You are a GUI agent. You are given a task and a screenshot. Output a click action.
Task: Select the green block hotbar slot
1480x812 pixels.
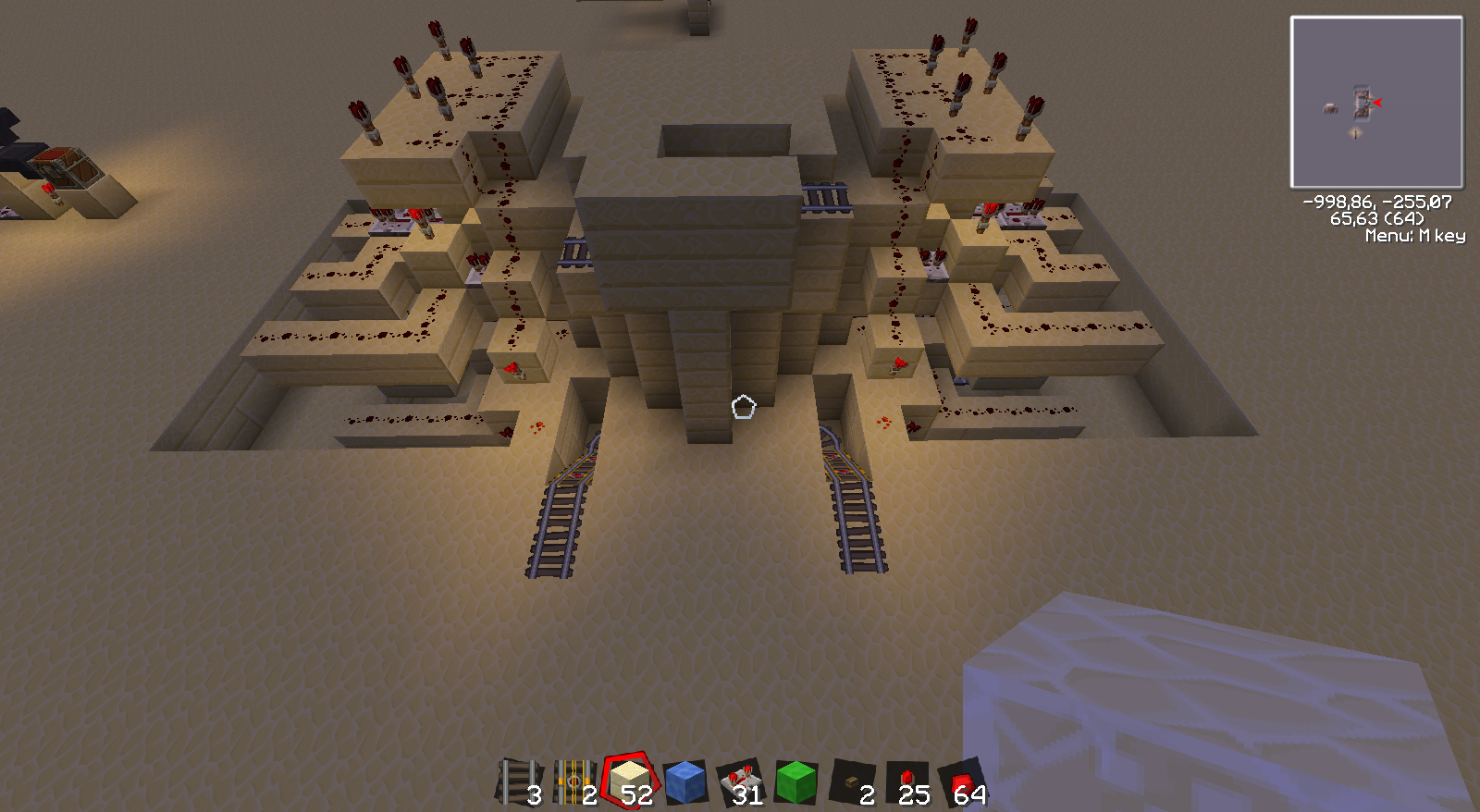[x=795, y=782]
